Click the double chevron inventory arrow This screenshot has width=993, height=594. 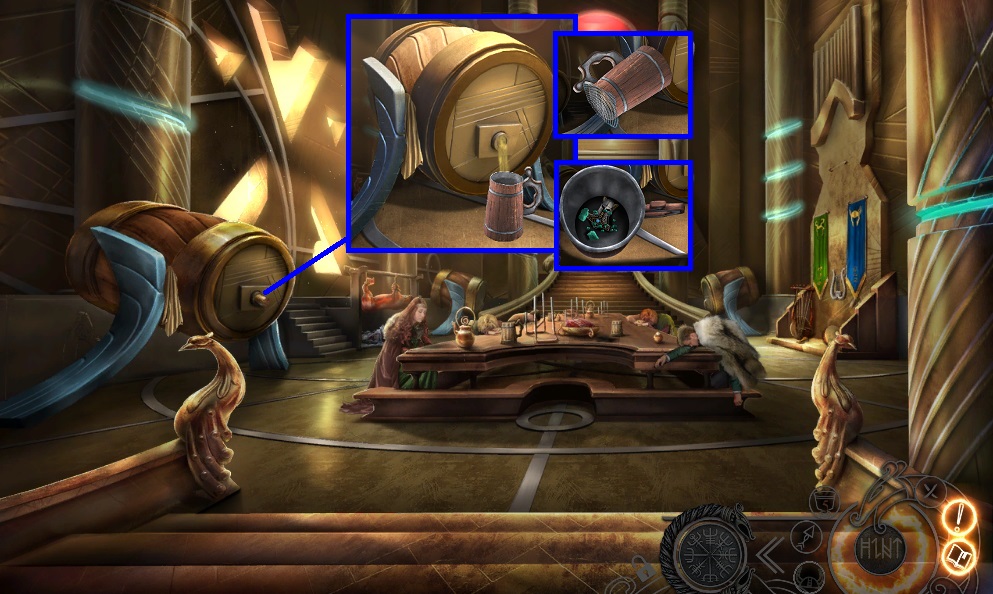769,553
